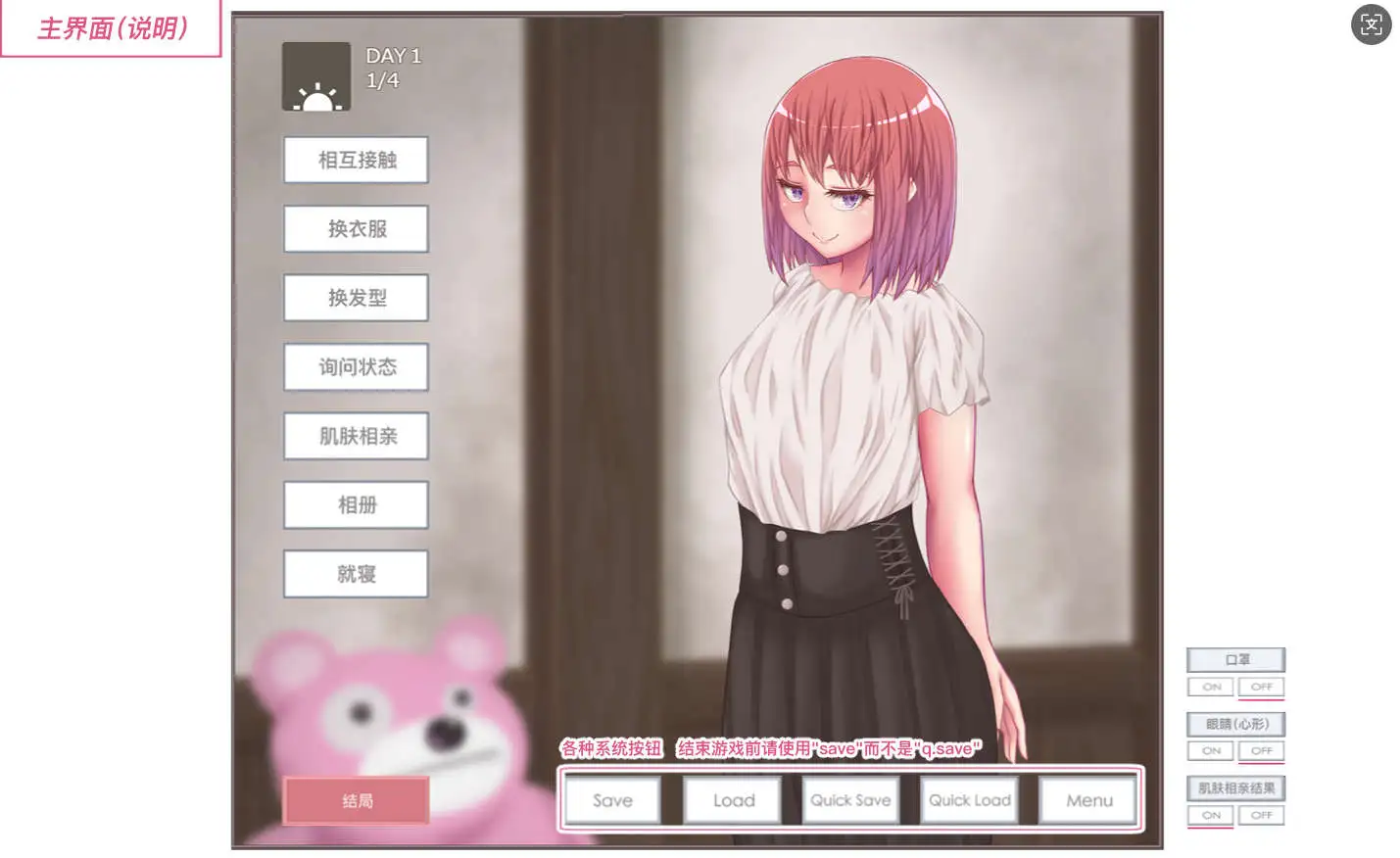Click the pink 结局 ending button
The image size is (1400, 858).
[x=355, y=800]
